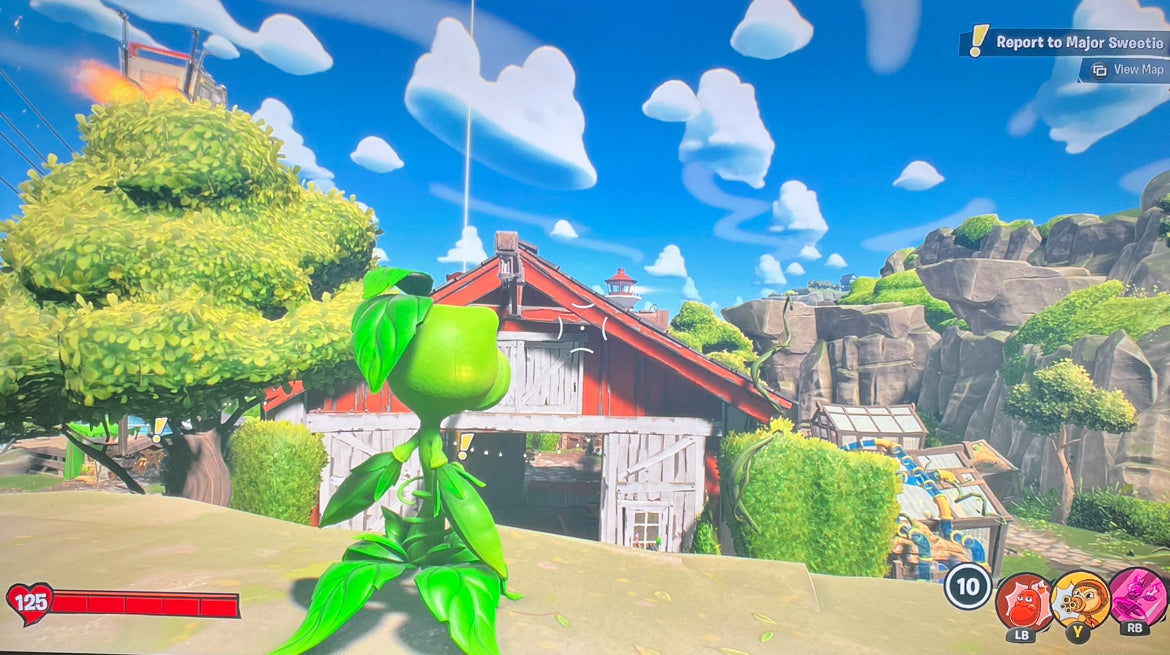Use the pink Pea Suped ability
The height and width of the screenshot is (655, 1170).
point(1136,597)
